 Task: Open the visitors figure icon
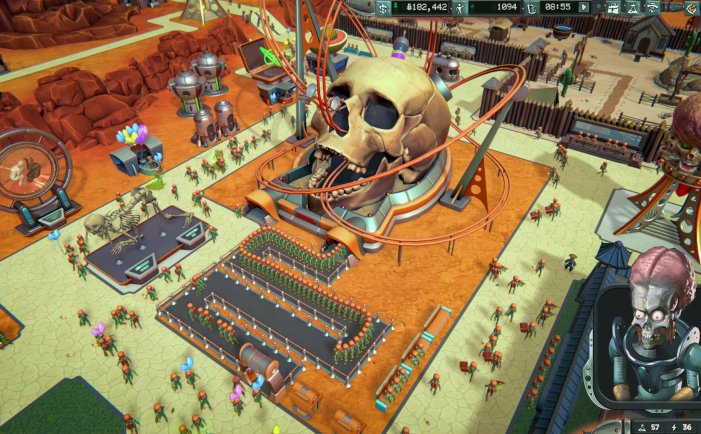pyautogui.click(x=462, y=7)
